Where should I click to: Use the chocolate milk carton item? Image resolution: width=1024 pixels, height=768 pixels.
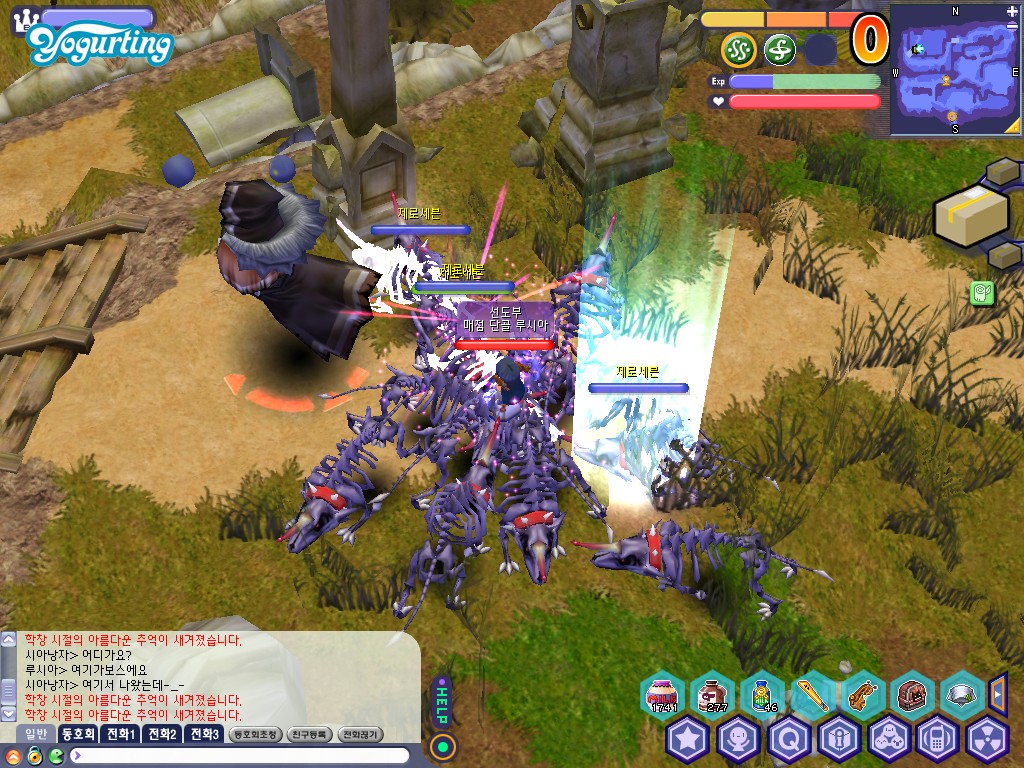coord(712,694)
